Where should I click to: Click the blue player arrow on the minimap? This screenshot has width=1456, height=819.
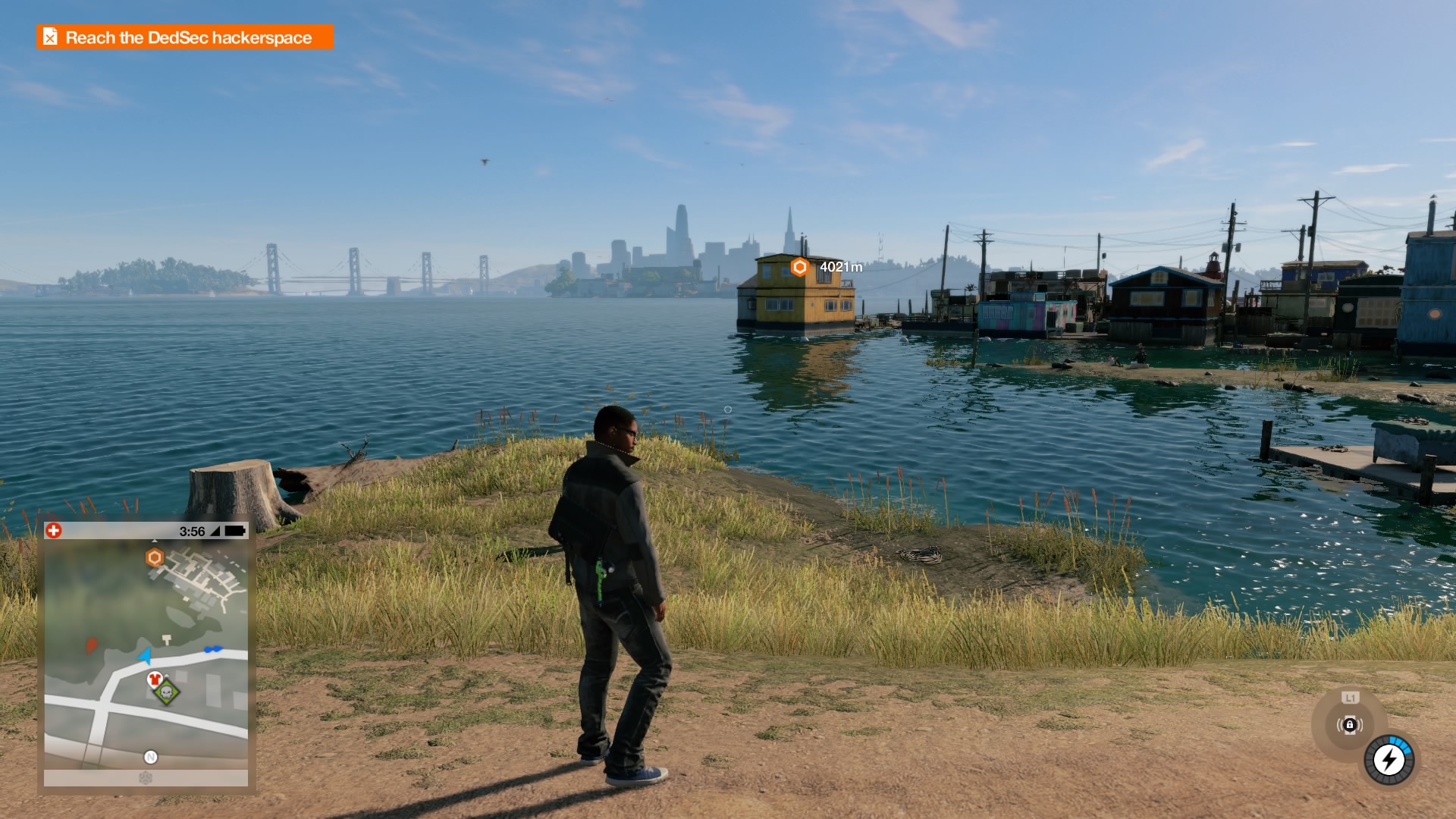coord(145,655)
